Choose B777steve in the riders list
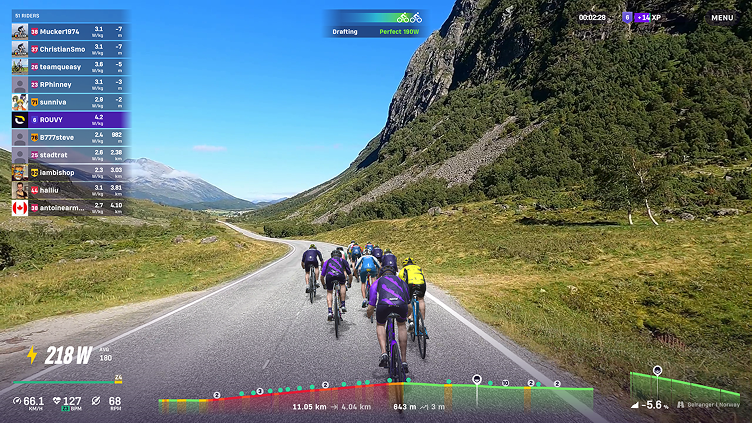 tap(69, 137)
